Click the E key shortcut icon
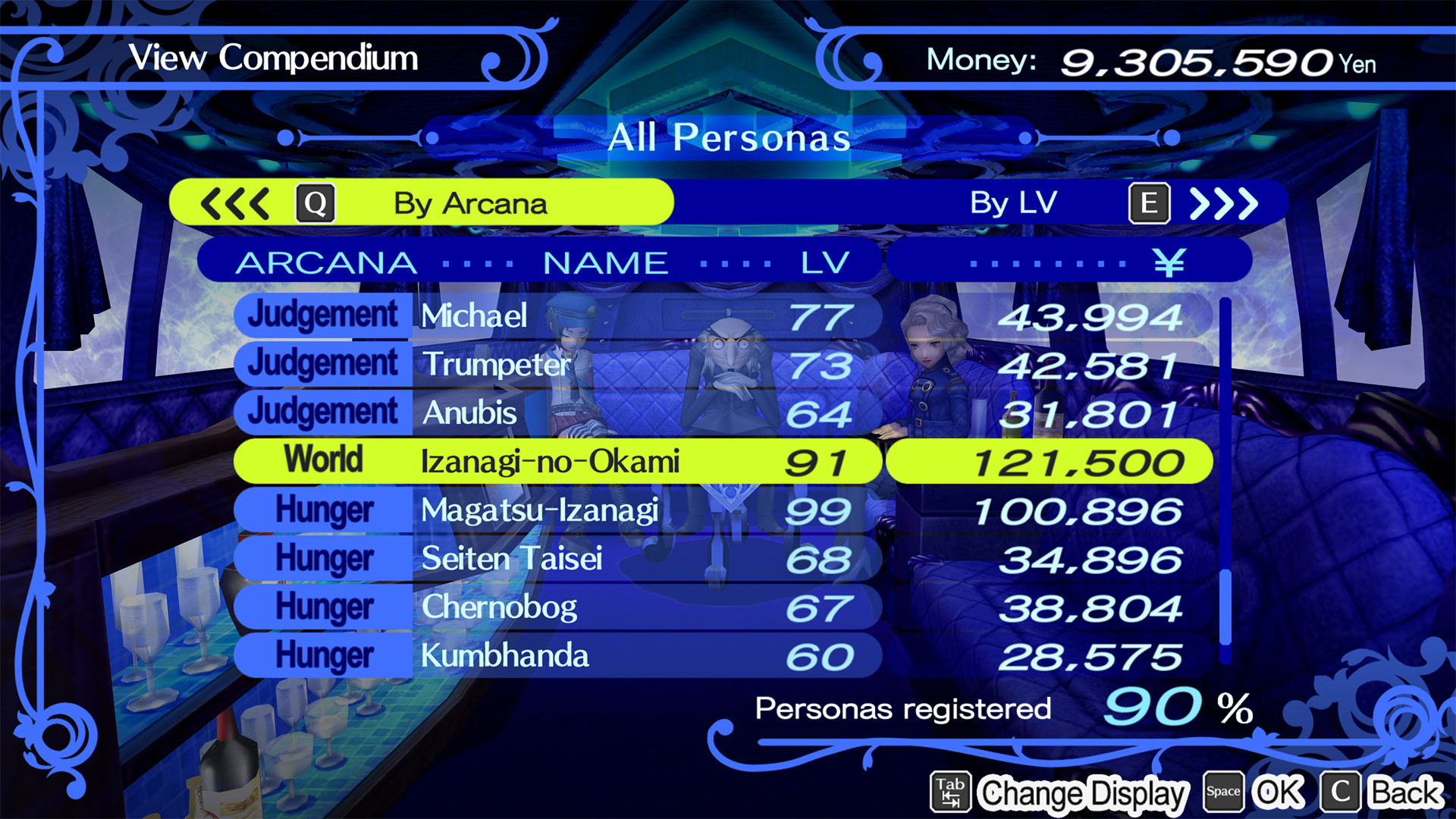Screen dimensions: 1456x819 [1149, 202]
